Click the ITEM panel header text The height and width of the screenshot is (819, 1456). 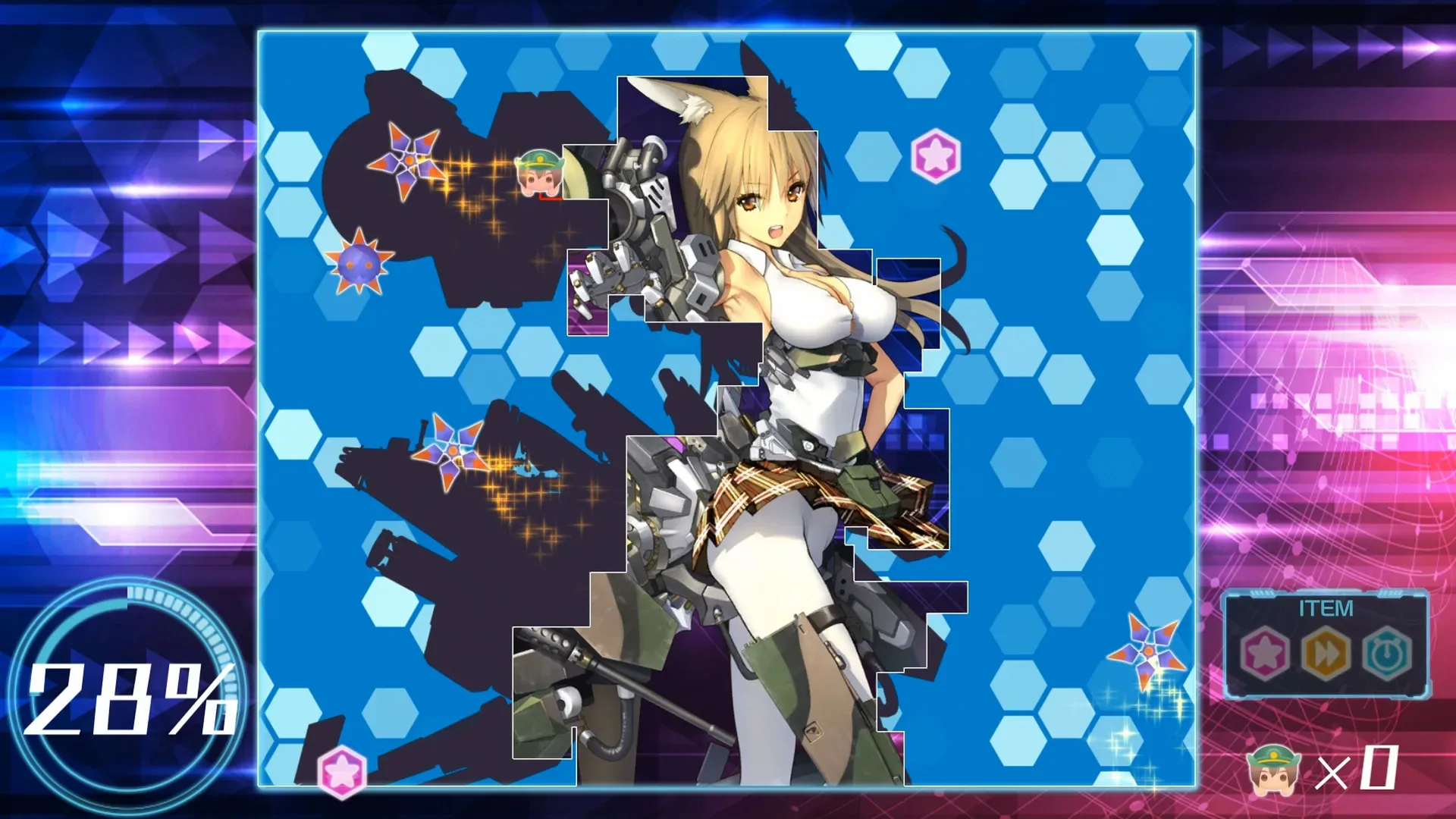click(1326, 607)
